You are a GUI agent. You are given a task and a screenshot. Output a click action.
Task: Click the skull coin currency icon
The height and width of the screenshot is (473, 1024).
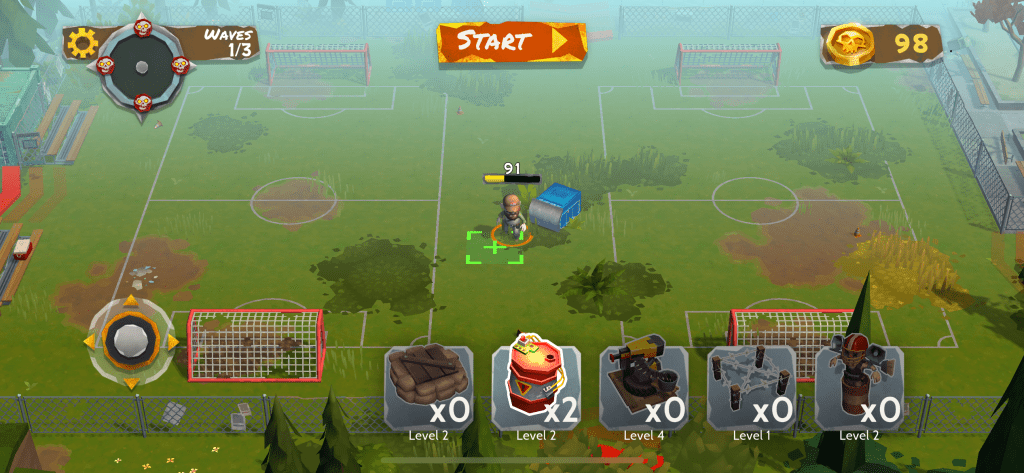(x=850, y=43)
